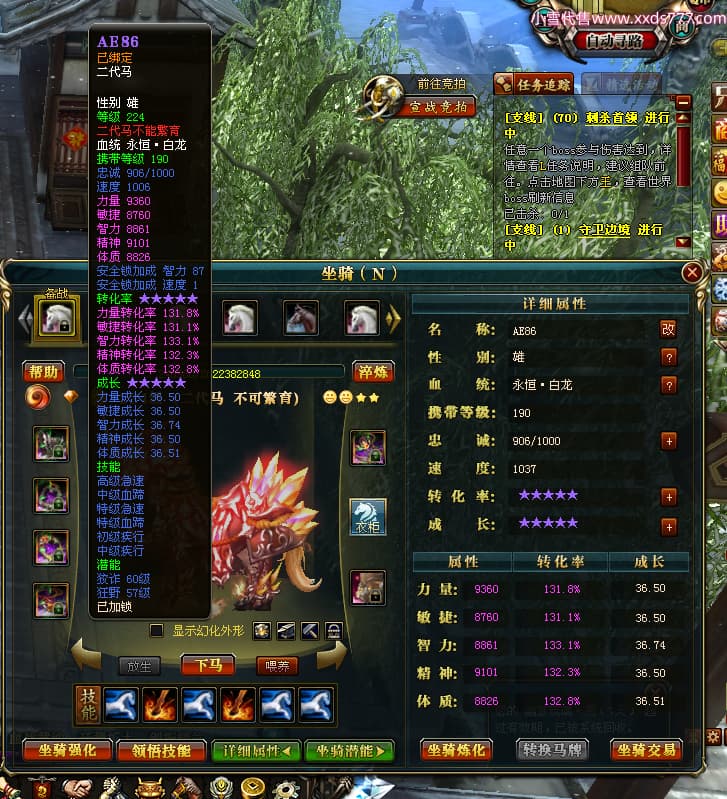Screen dimensions: 727x799
Task: Toggle the 显示幻化外形 checkbox
Action: pos(156,630)
